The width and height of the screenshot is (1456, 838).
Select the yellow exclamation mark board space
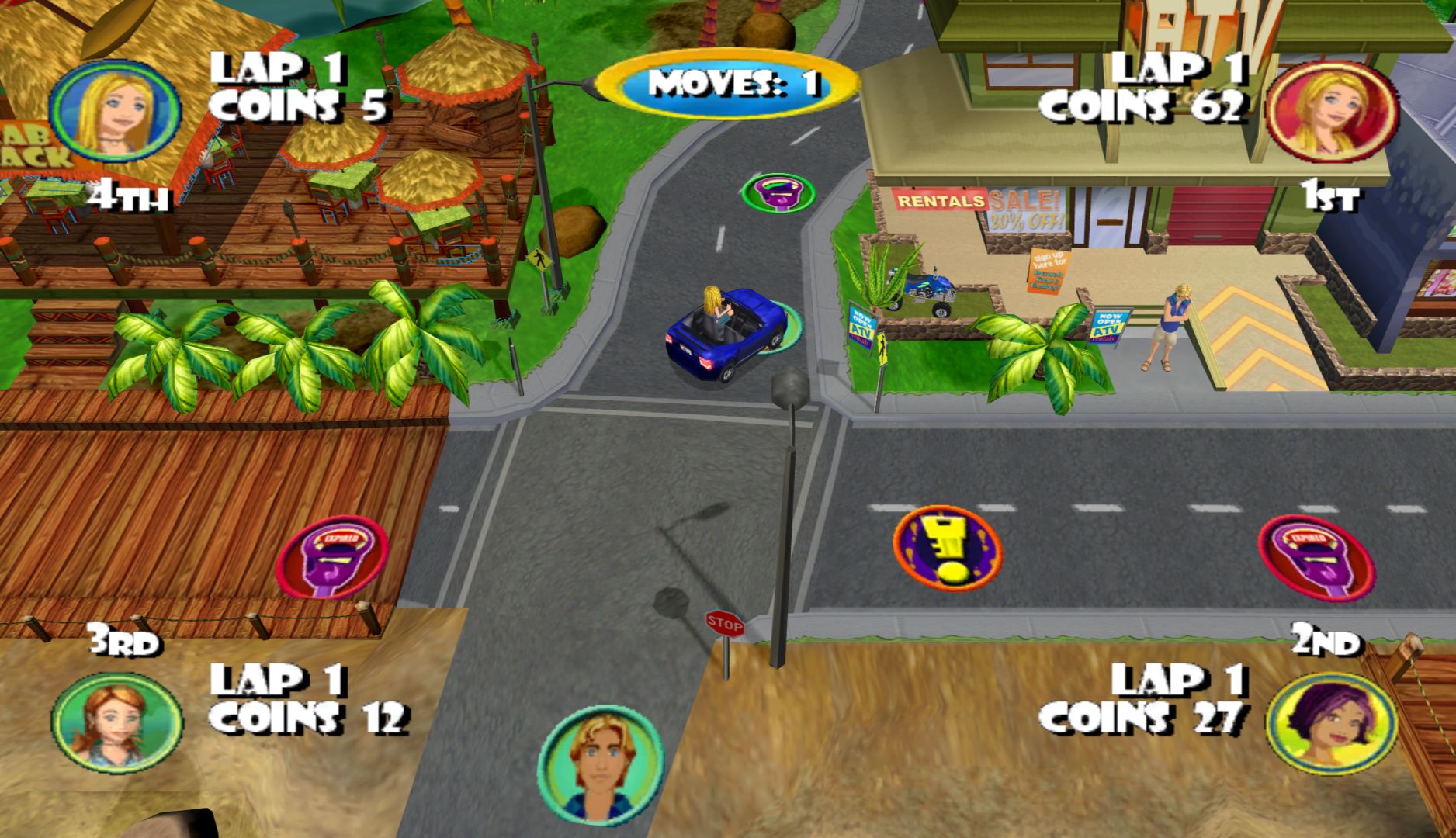coord(947,549)
